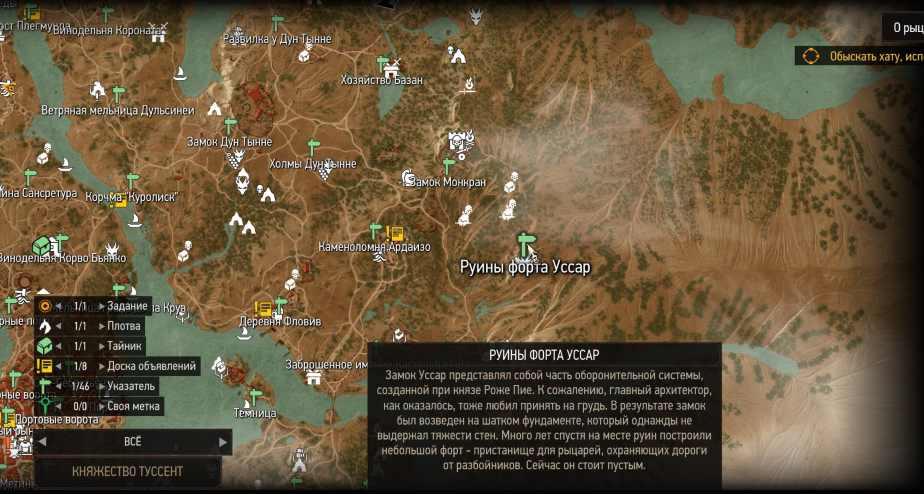Select the signpost marker at Руины форта Уссар
The width and height of the screenshot is (924, 494).
pos(525,242)
